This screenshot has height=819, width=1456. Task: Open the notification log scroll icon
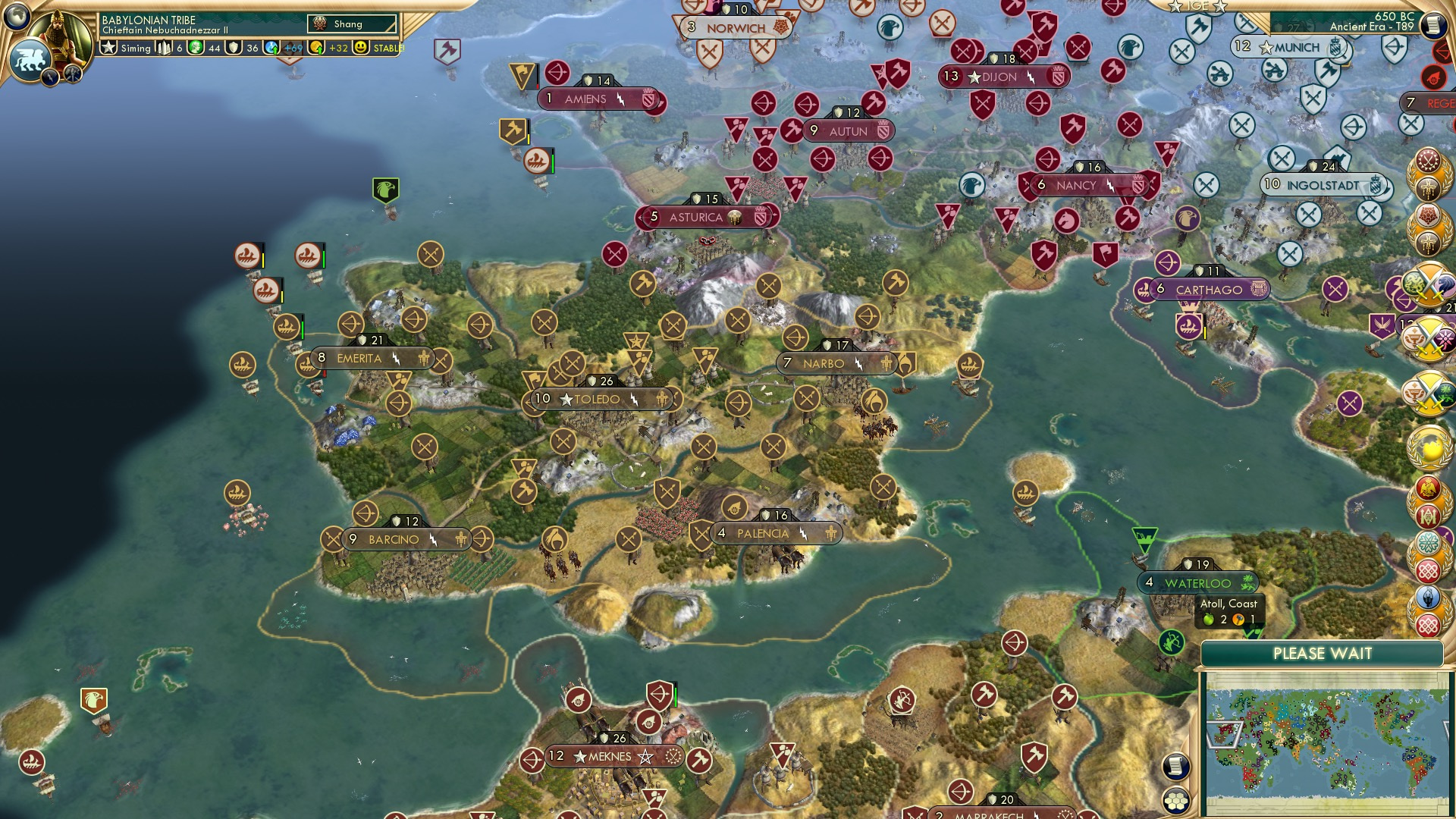(x=1175, y=767)
